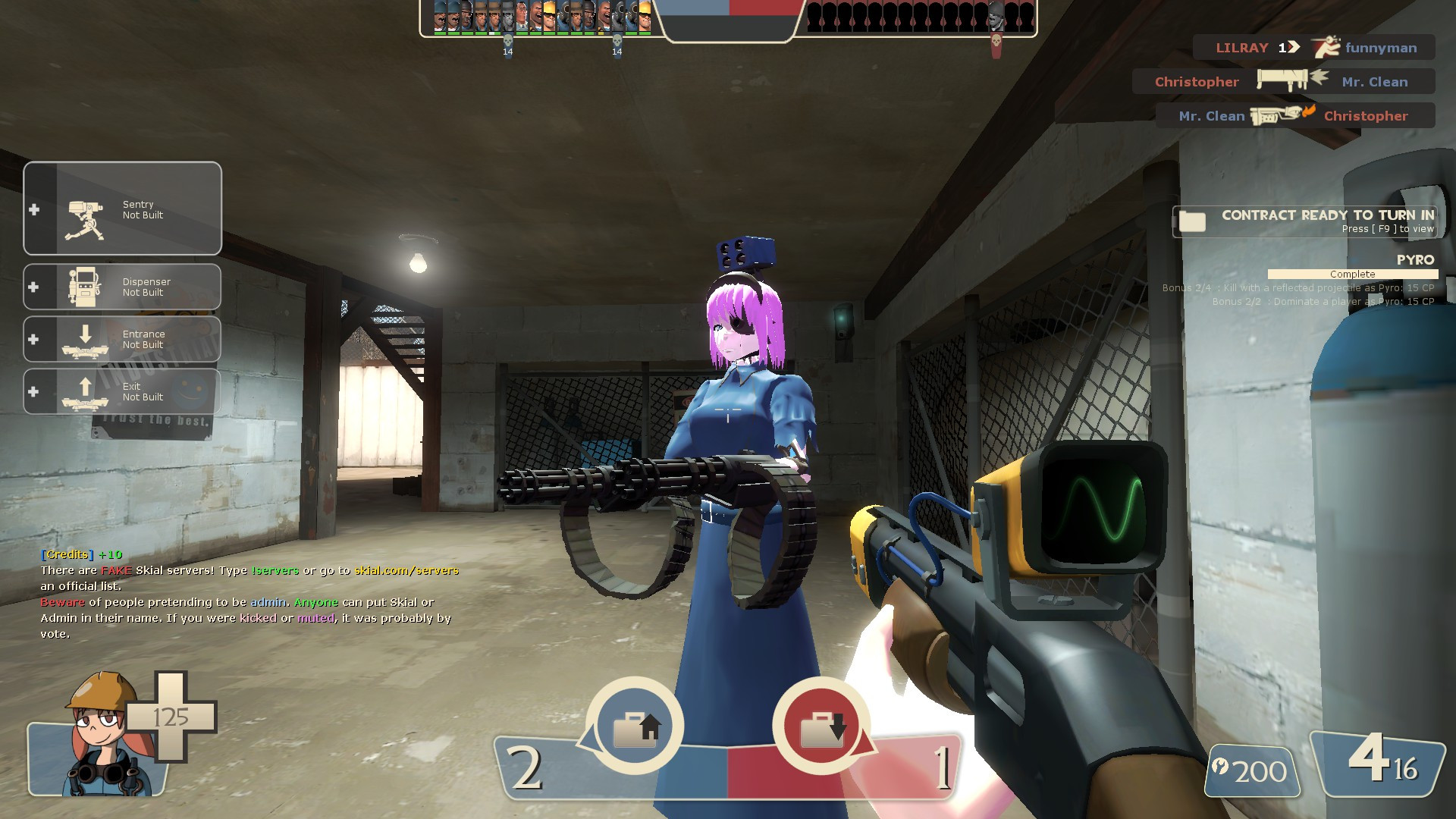Click the flaregun icon in the killfeed

pyautogui.click(x=1278, y=115)
